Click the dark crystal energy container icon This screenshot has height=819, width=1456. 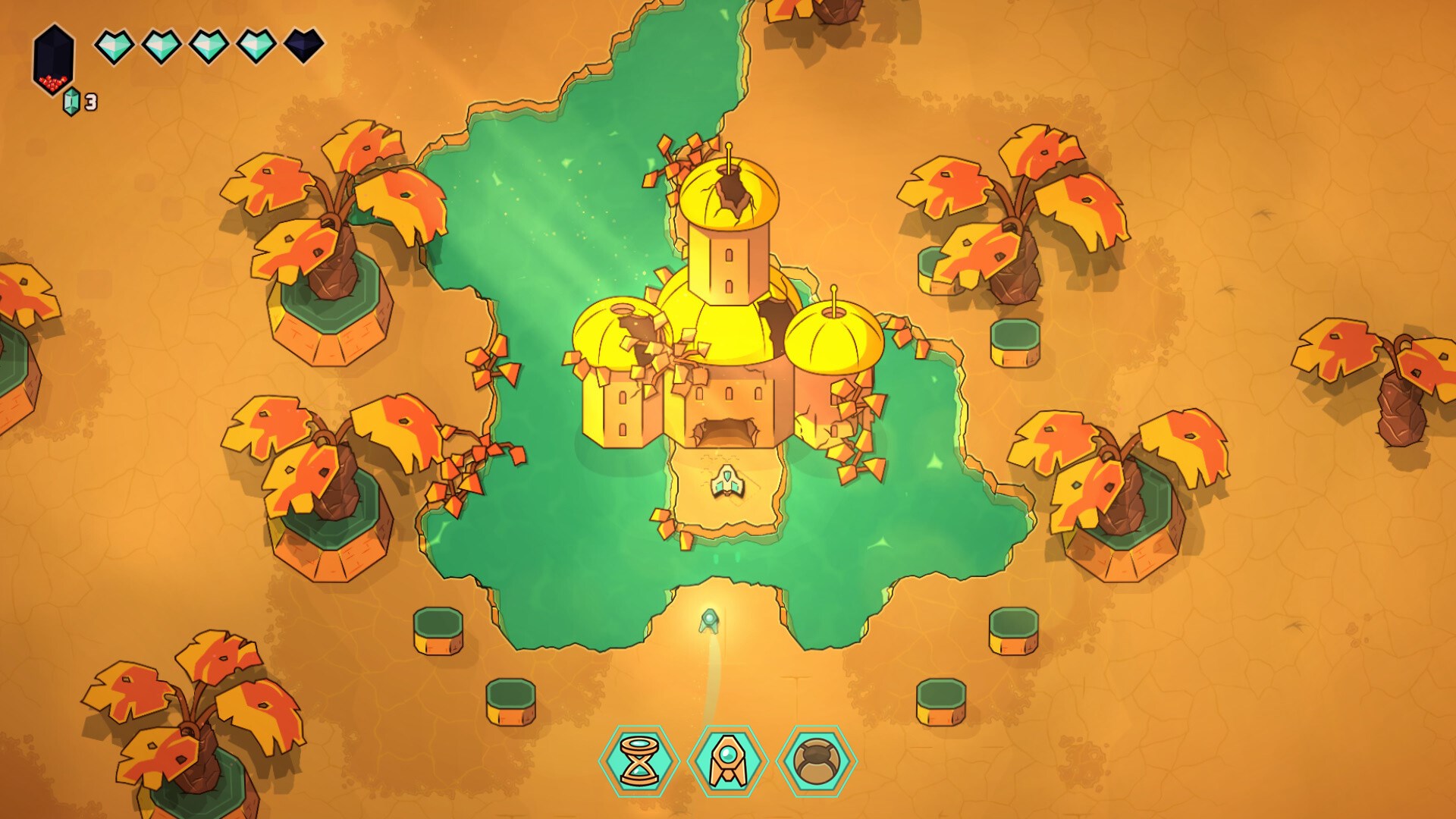pos(52,57)
